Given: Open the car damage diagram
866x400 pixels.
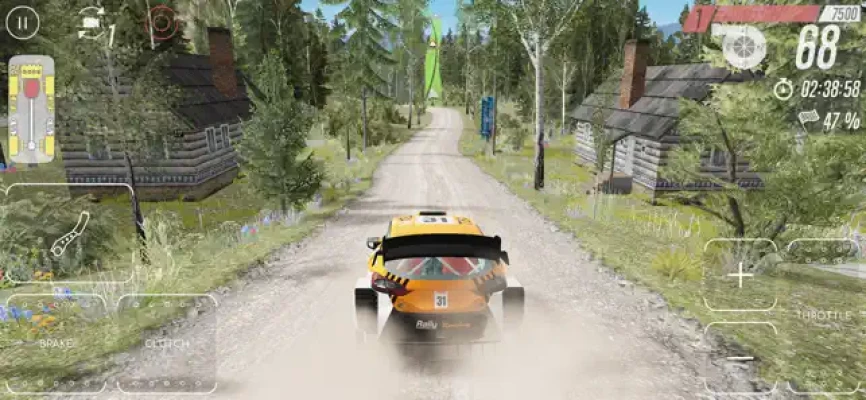Looking at the screenshot, I should 31,110.
